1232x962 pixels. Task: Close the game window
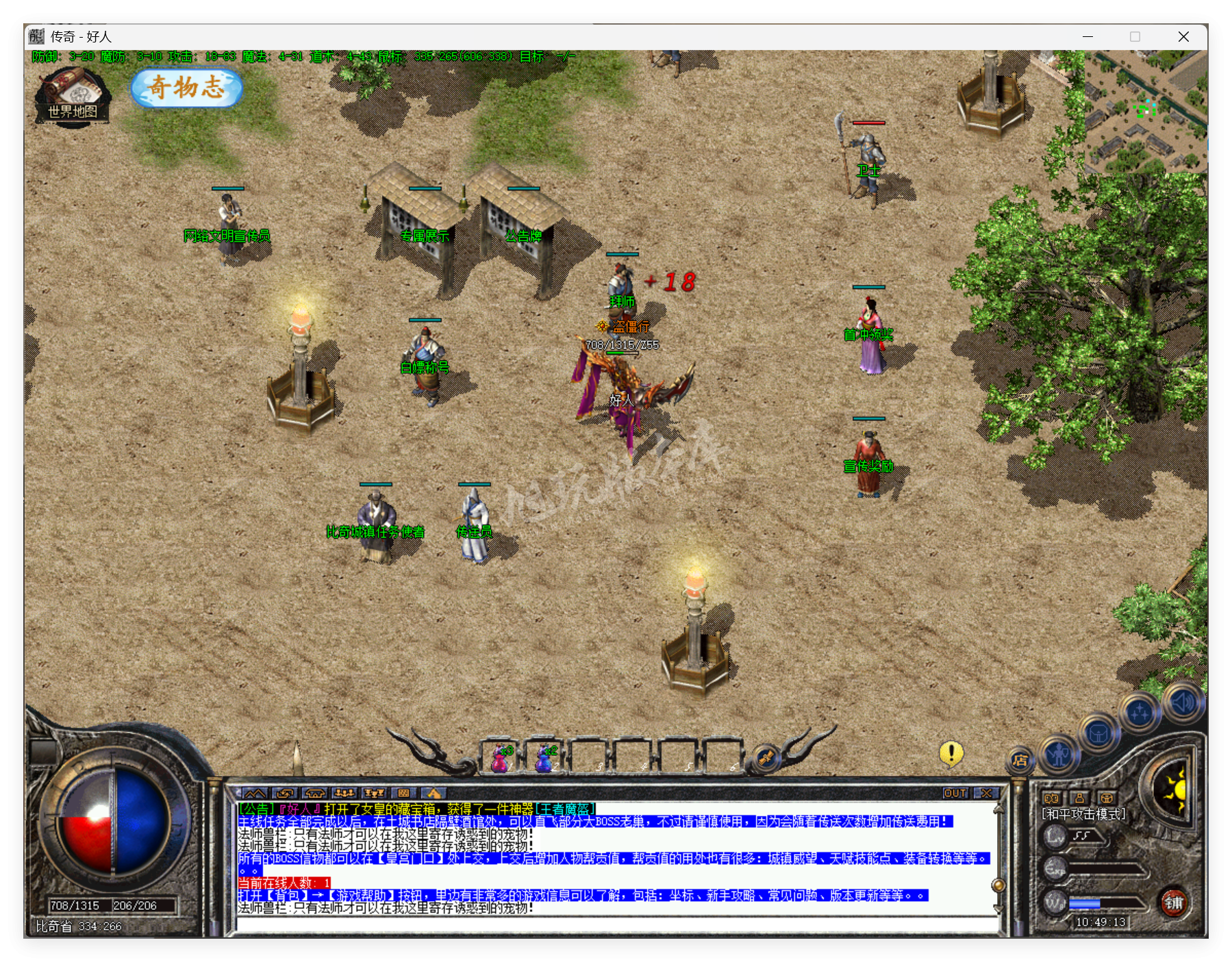(x=1183, y=37)
